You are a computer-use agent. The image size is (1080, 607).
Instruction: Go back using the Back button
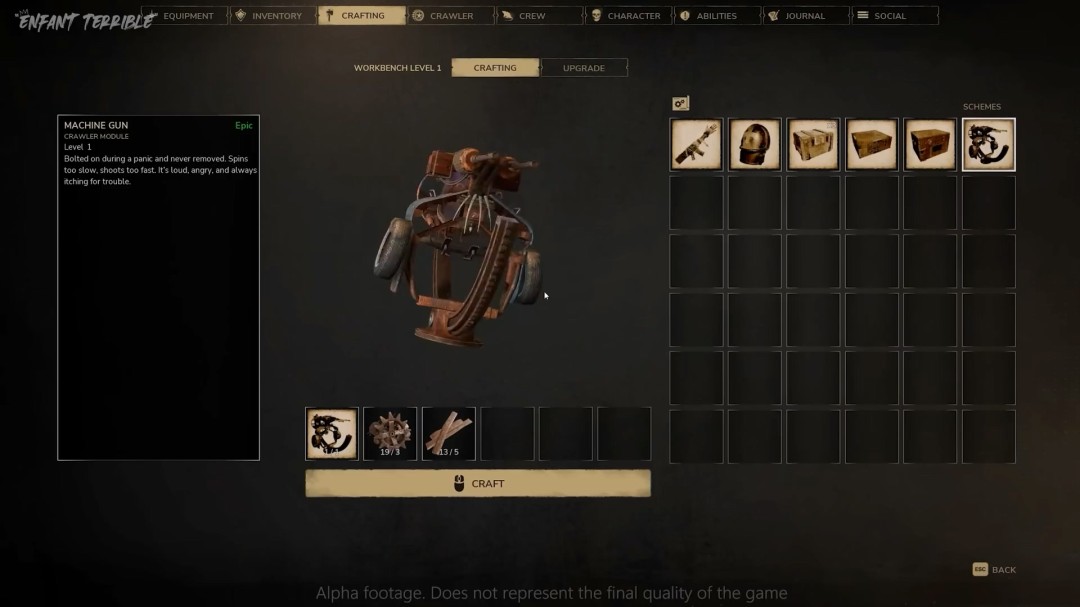point(995,570)
